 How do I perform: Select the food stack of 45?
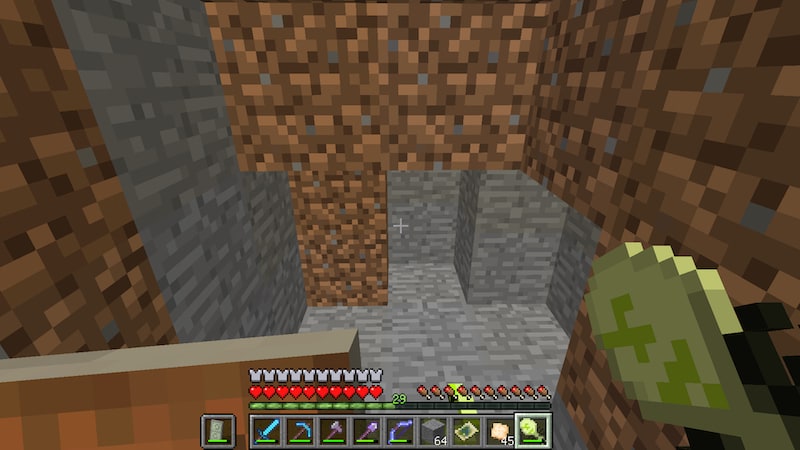pos(498,430)
